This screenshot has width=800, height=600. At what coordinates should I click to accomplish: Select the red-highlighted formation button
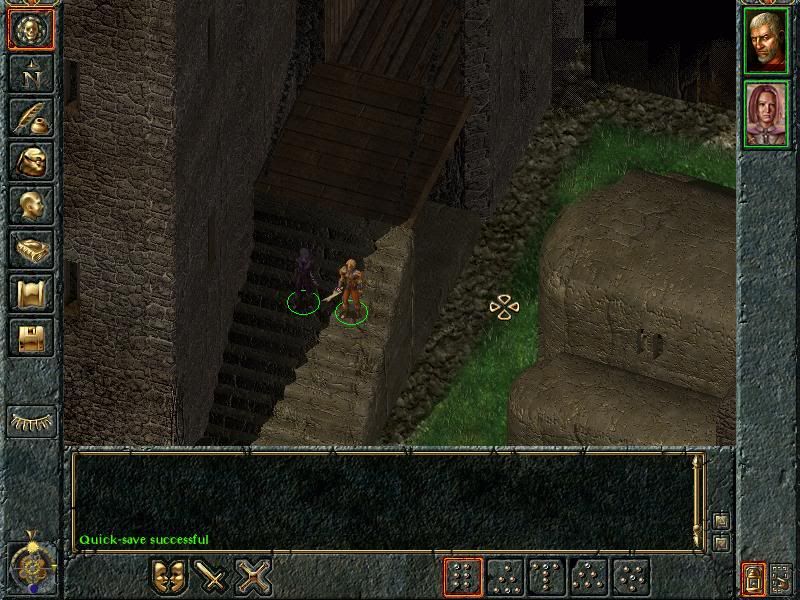coord(463,577)
